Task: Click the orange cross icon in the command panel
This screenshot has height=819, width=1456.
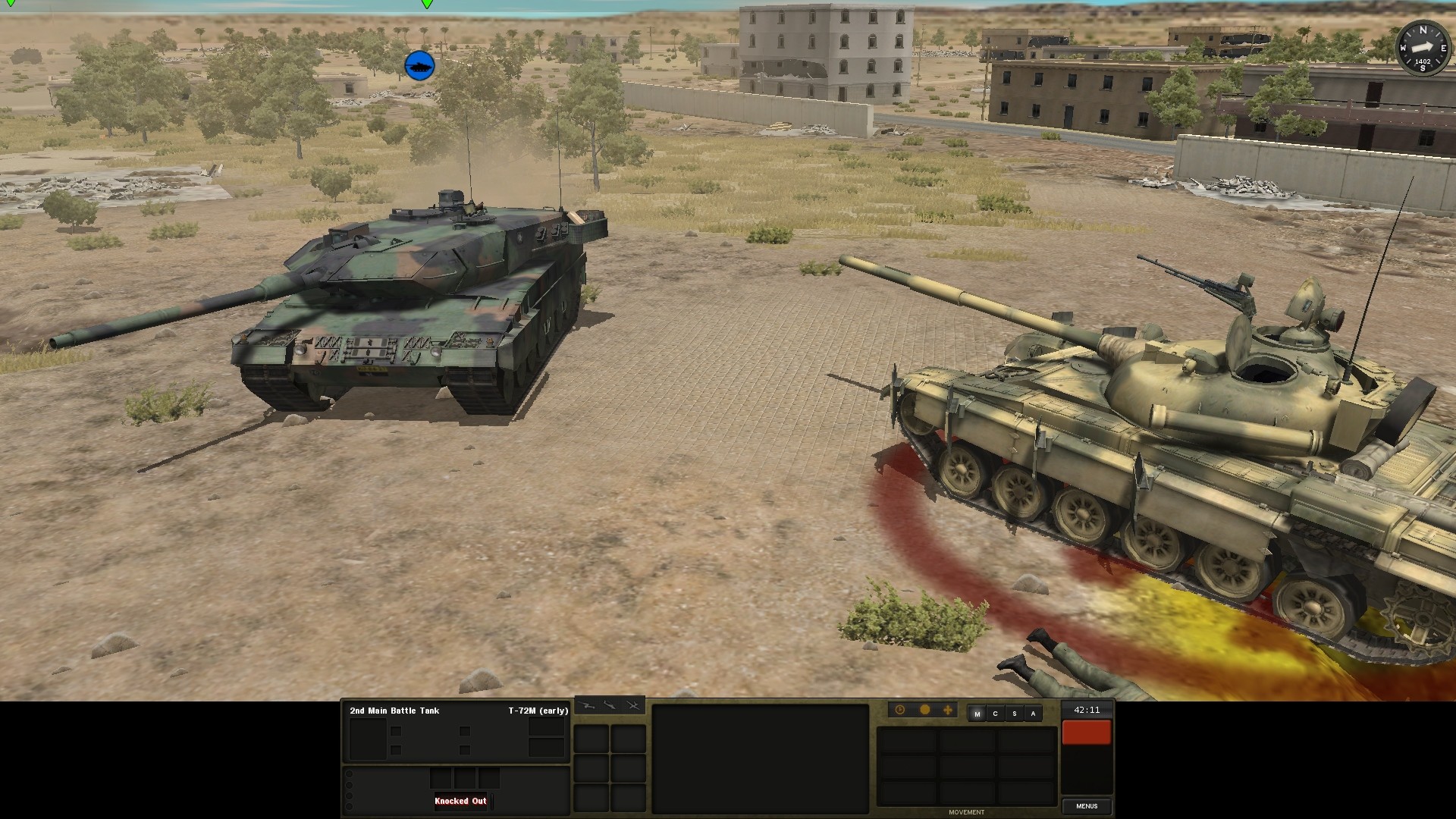Action: point(948,710)
